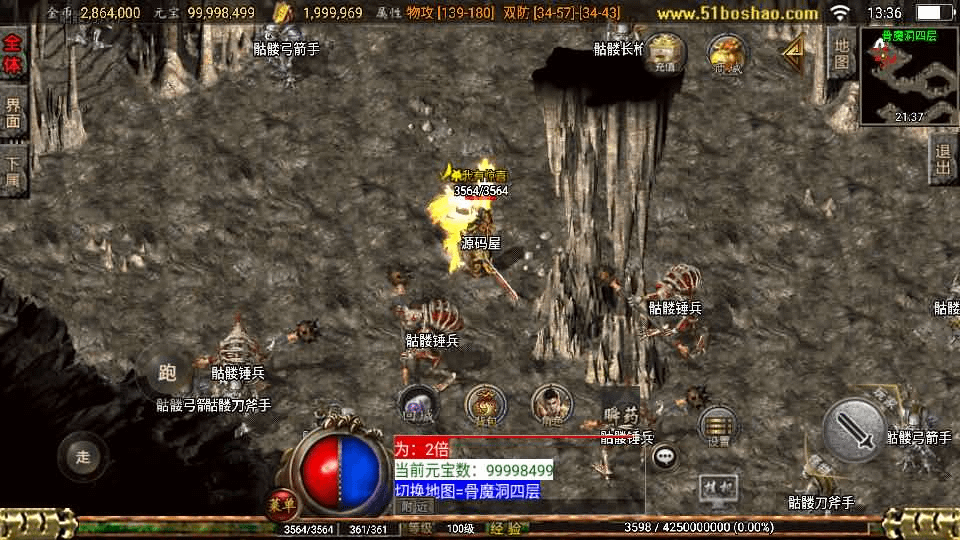The width and height of the screenshot is (960, 540).
Task: Open the 角色 character portrait icon
Action: click(x=552, y=404)
